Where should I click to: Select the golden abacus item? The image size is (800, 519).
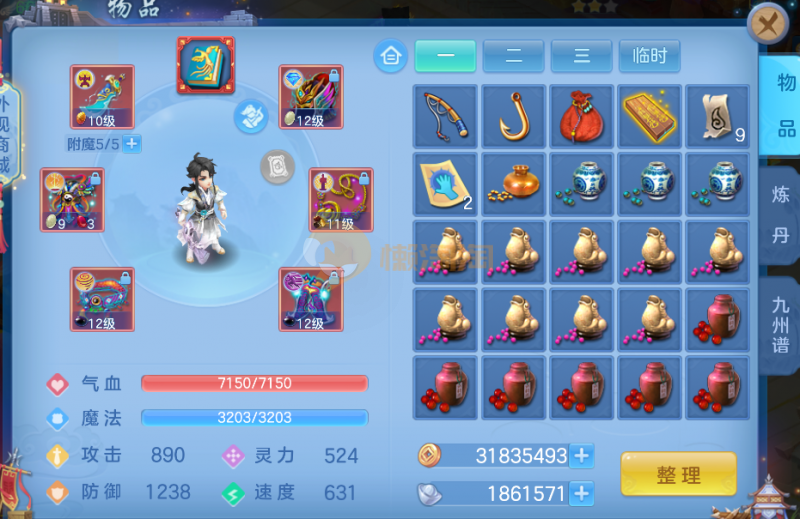pos(650,117)
